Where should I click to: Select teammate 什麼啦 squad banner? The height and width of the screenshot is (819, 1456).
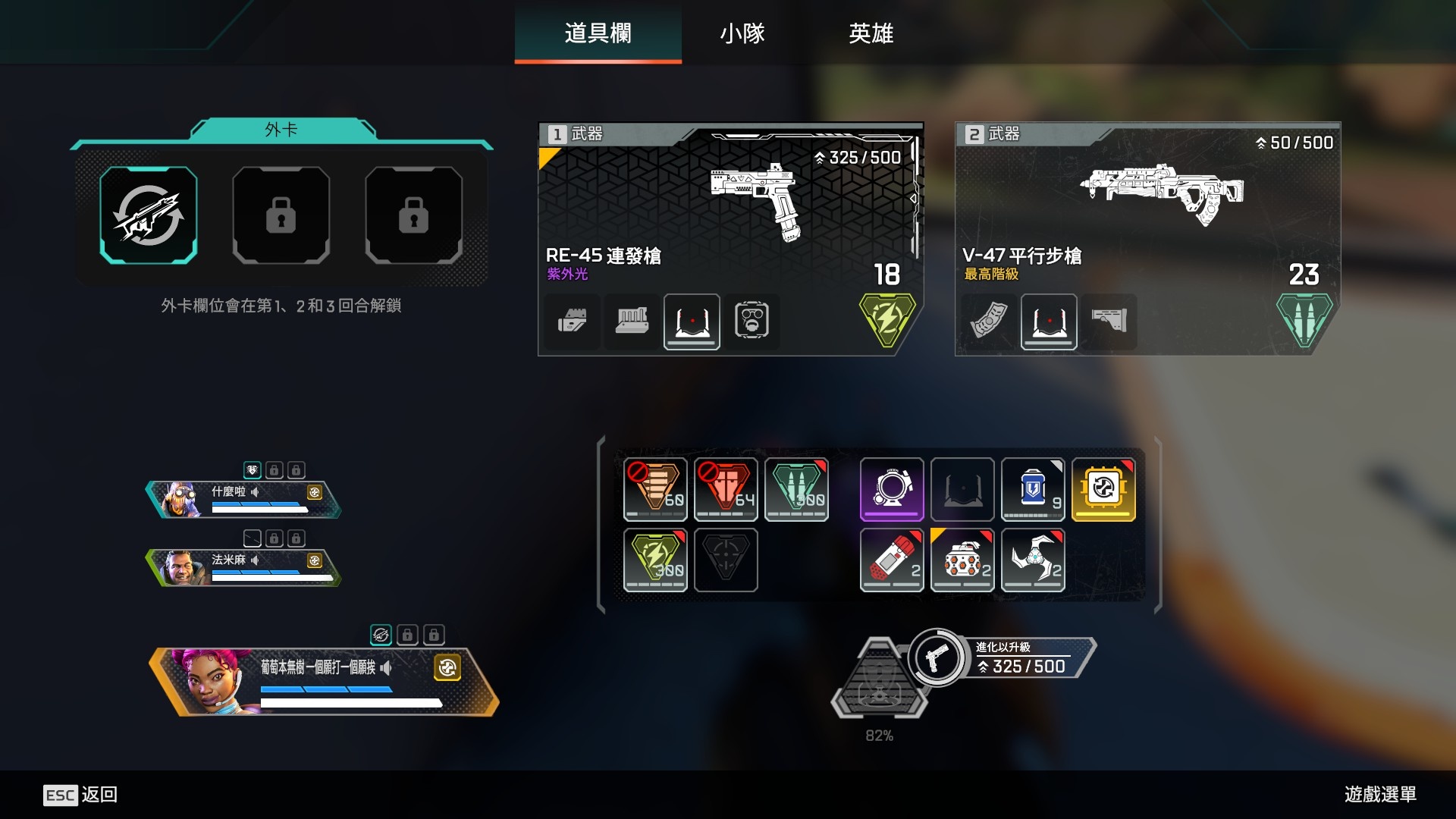[244, 500]
